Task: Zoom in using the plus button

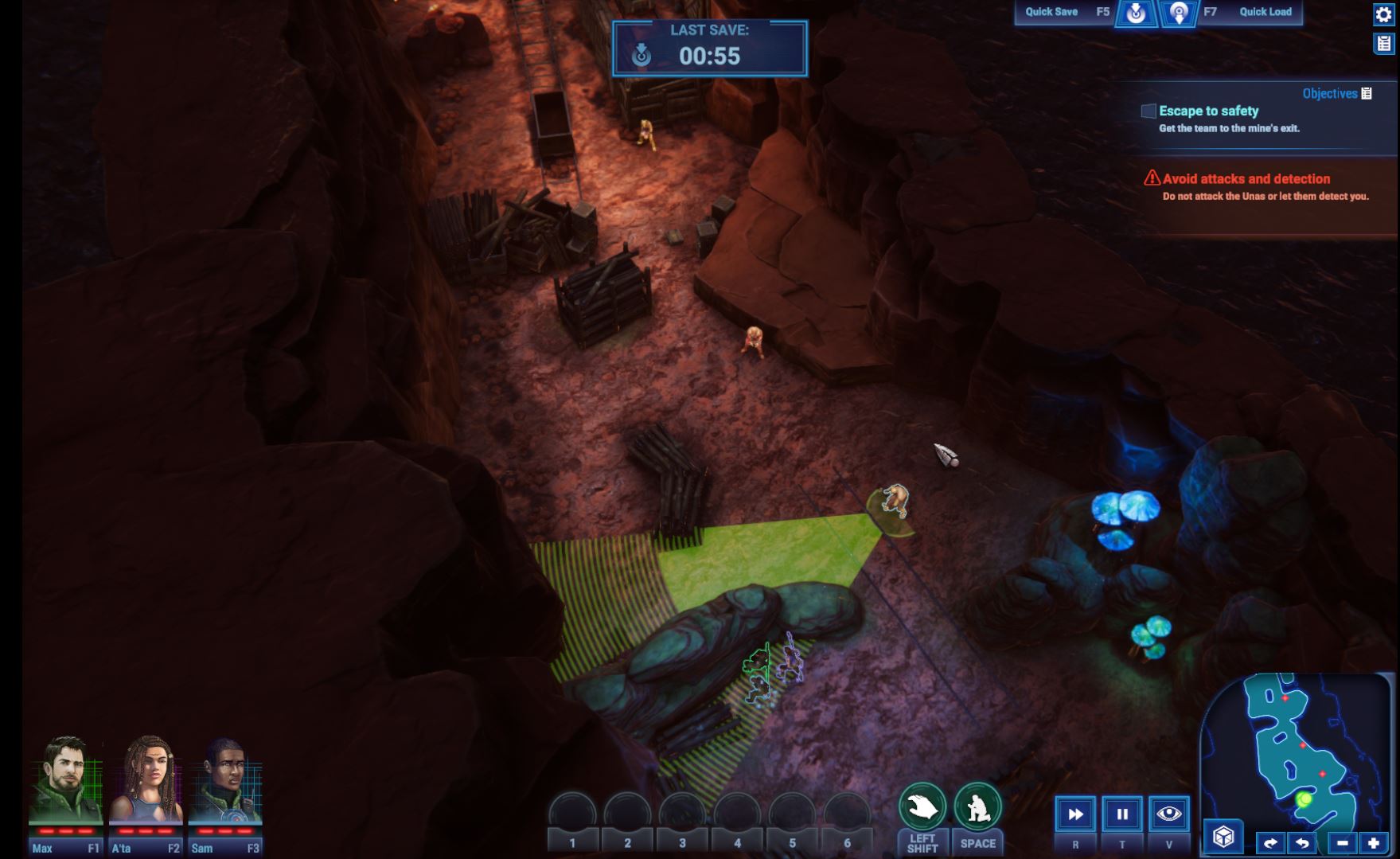Action: [1374, 842]
